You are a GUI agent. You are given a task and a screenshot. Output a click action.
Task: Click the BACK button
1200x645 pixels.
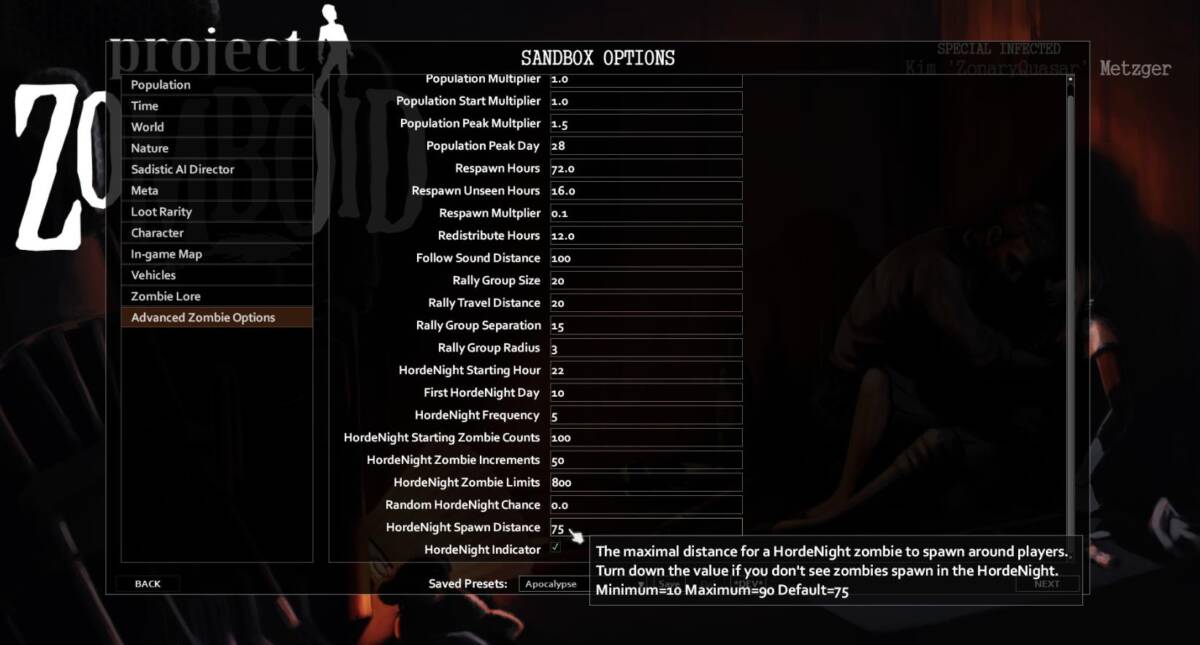coord(147,584)
